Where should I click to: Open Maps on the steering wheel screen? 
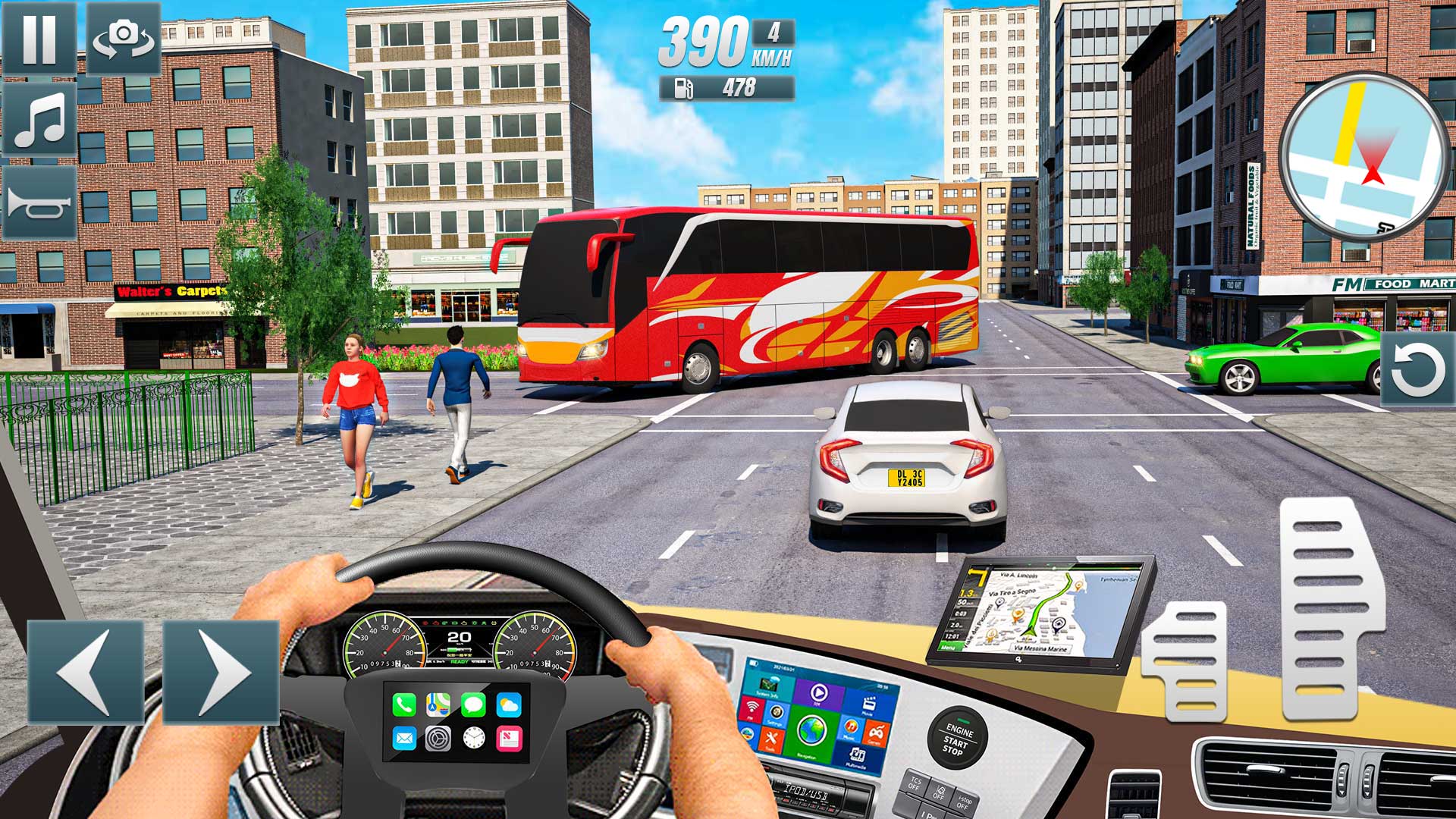pos(437,705)
